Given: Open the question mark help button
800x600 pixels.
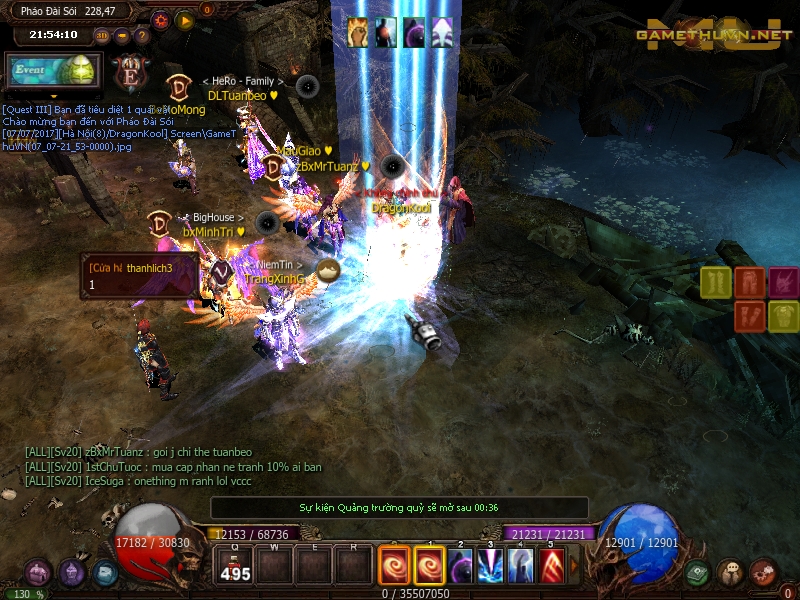Looking at the screenshot, I should pos(141,35).
